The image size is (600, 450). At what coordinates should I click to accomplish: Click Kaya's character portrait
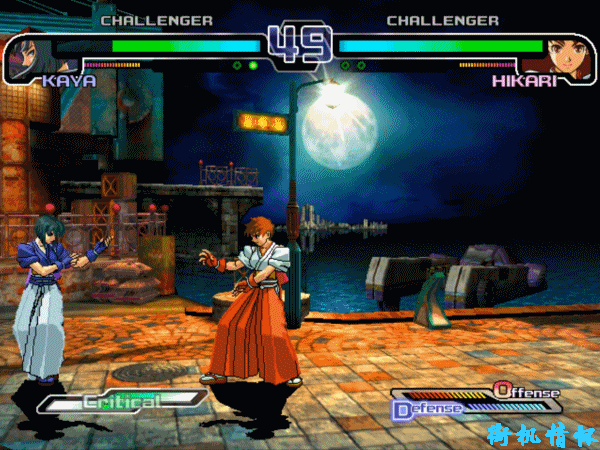[x=27, y=58]
